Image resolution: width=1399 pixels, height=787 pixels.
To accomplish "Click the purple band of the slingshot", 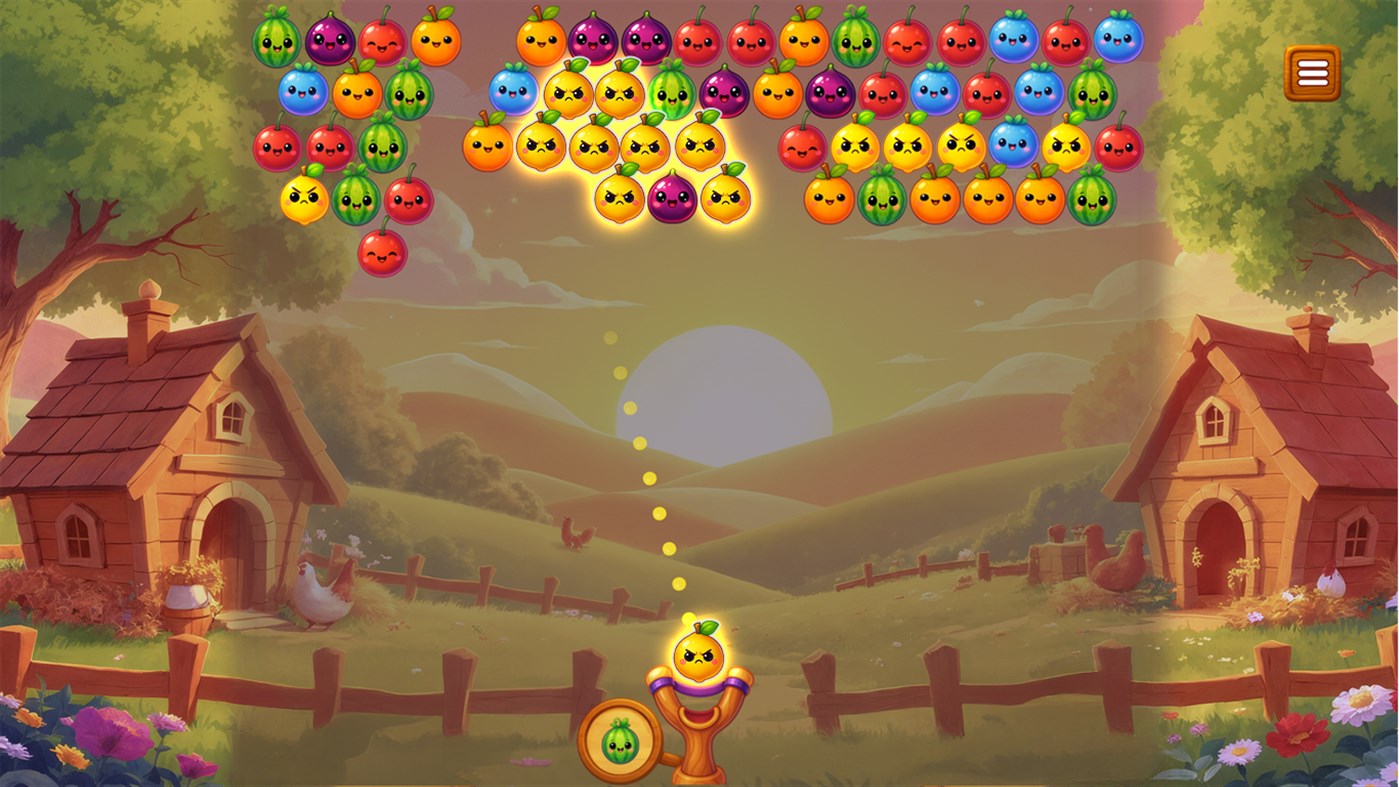I will [x=700, y=688].
